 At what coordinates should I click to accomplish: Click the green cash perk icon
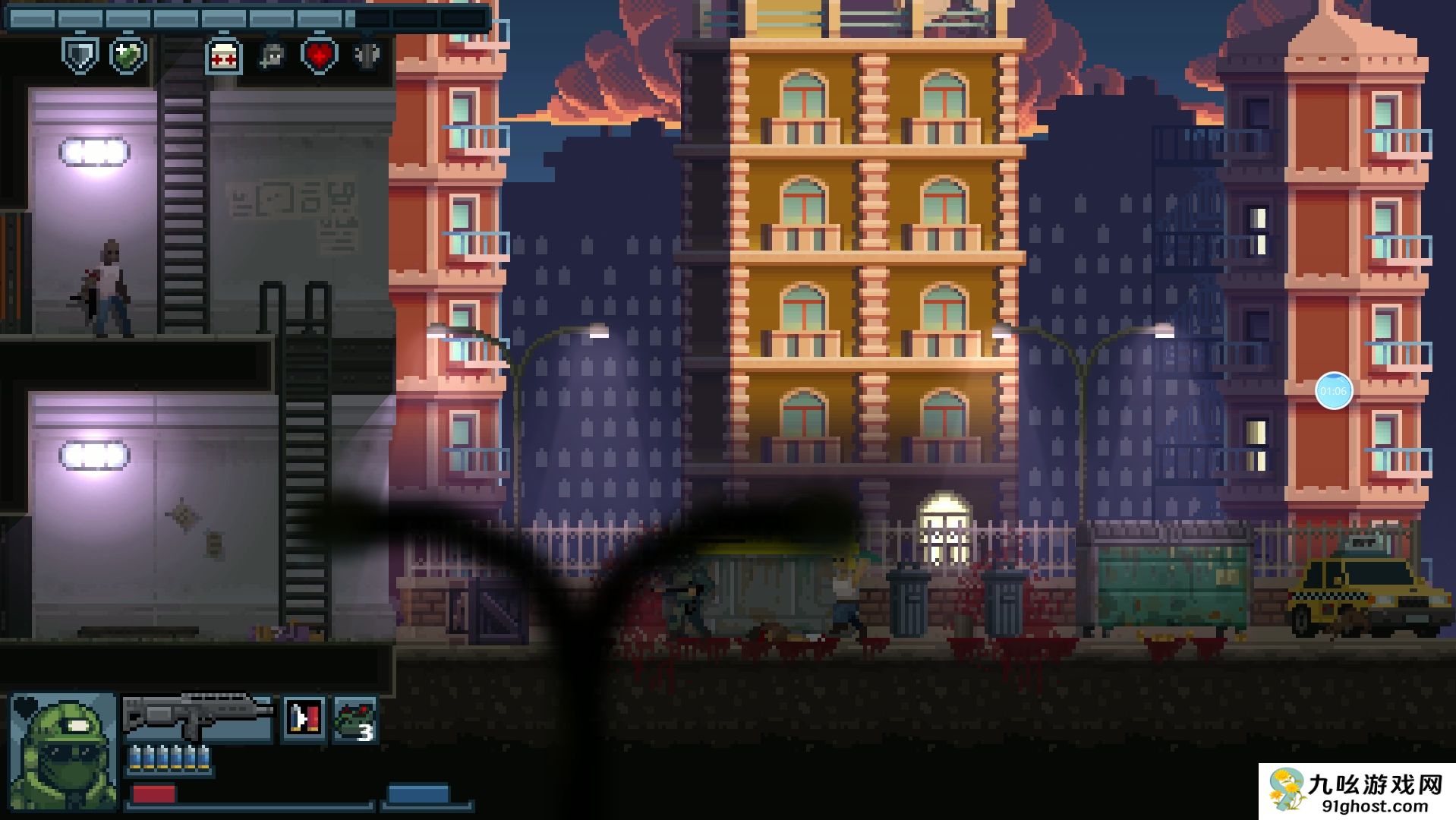(128, 55)
